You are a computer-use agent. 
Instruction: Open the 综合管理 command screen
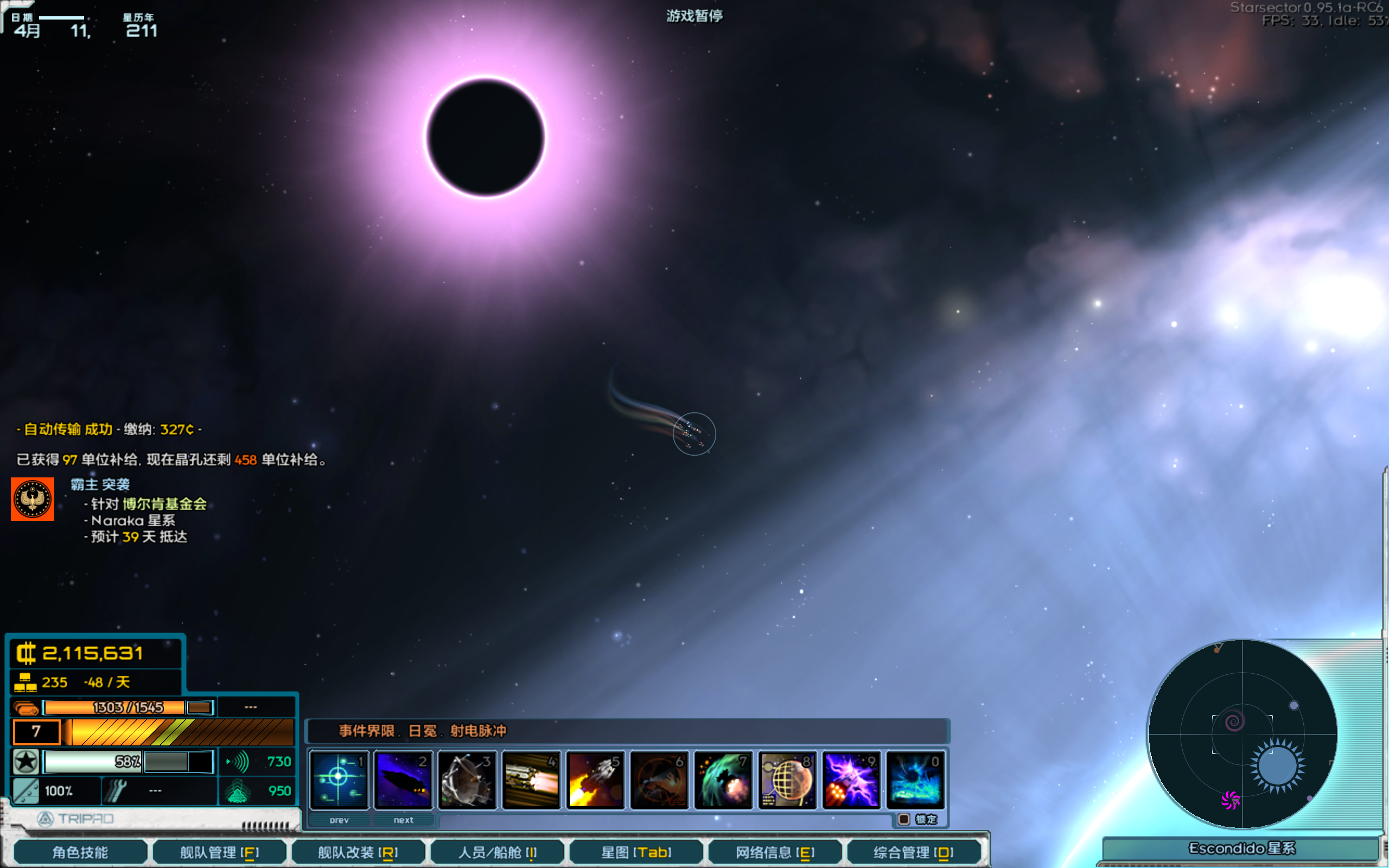pyautogui.click(x=913, y=852)
